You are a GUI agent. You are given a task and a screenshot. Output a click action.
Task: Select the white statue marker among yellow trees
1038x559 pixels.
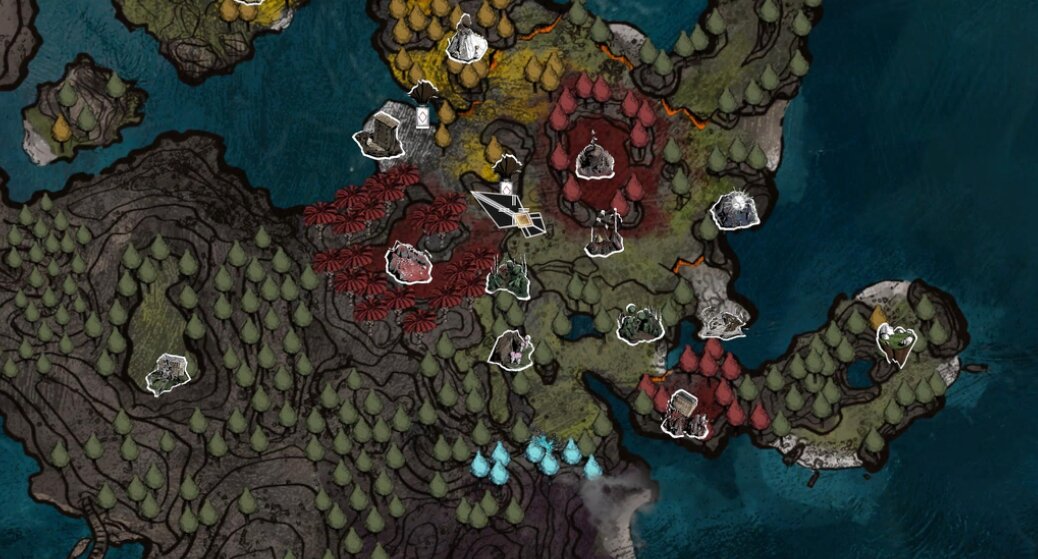(x=465, y=42)
